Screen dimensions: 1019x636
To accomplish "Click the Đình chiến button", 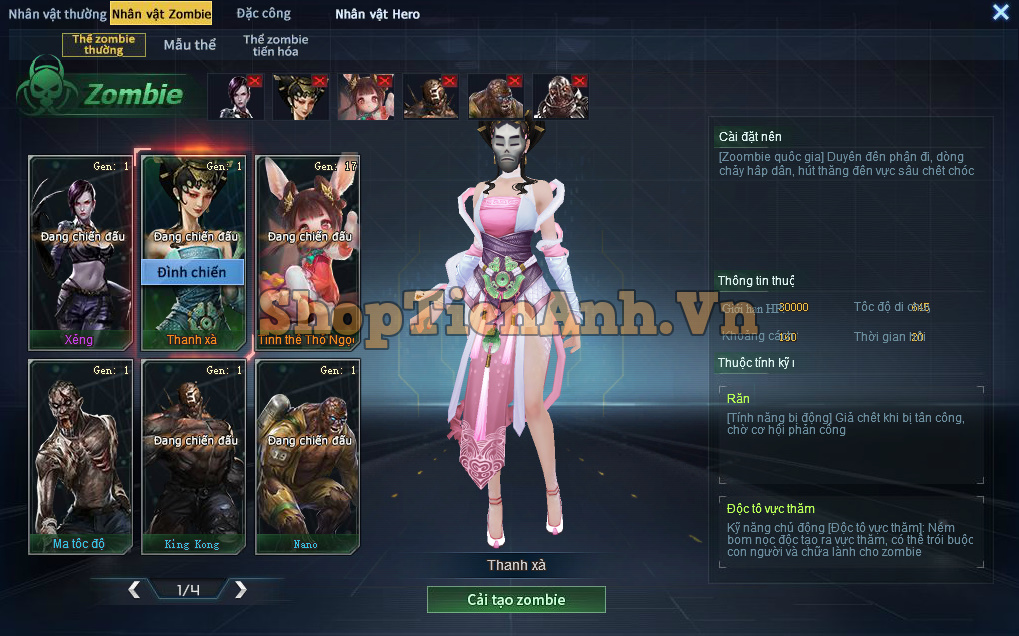I will (192, 272).
